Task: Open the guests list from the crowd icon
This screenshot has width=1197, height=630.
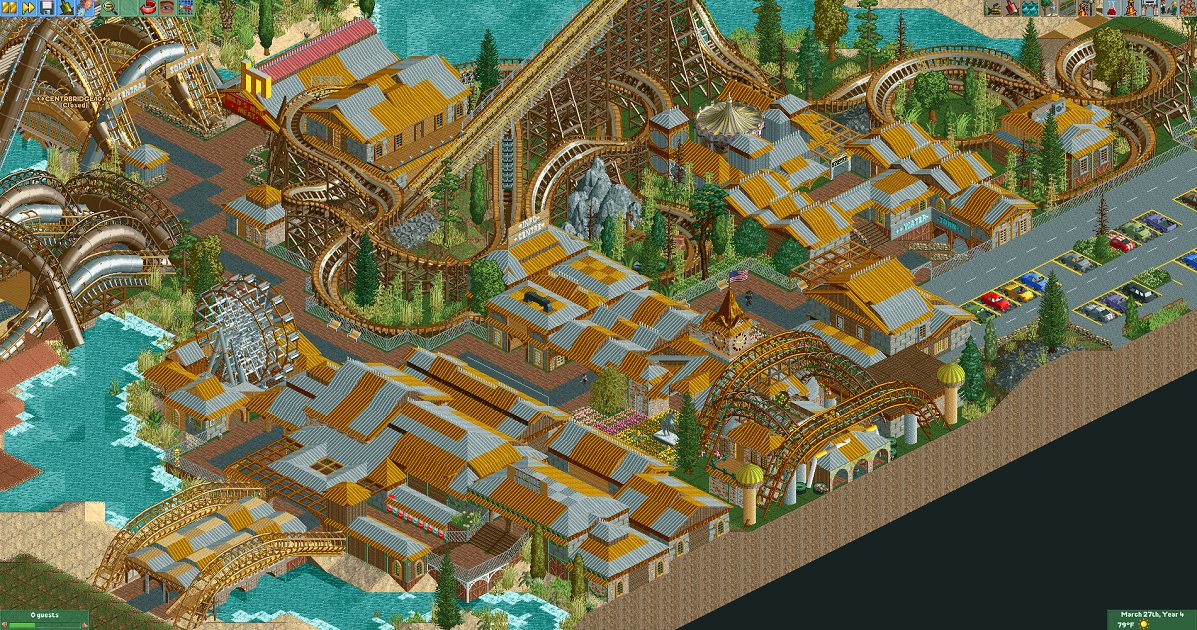Action: click(x=1187, y=8)
